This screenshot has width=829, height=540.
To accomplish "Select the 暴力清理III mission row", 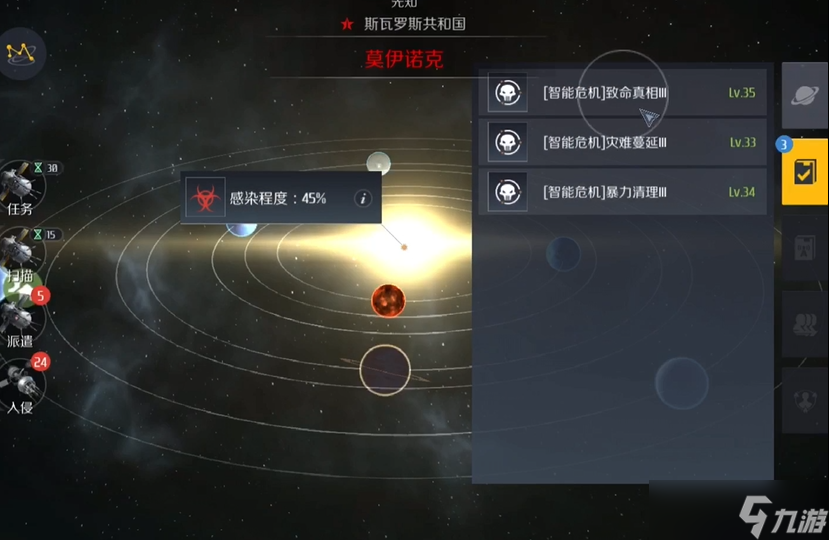I will [x=622, y=191].
